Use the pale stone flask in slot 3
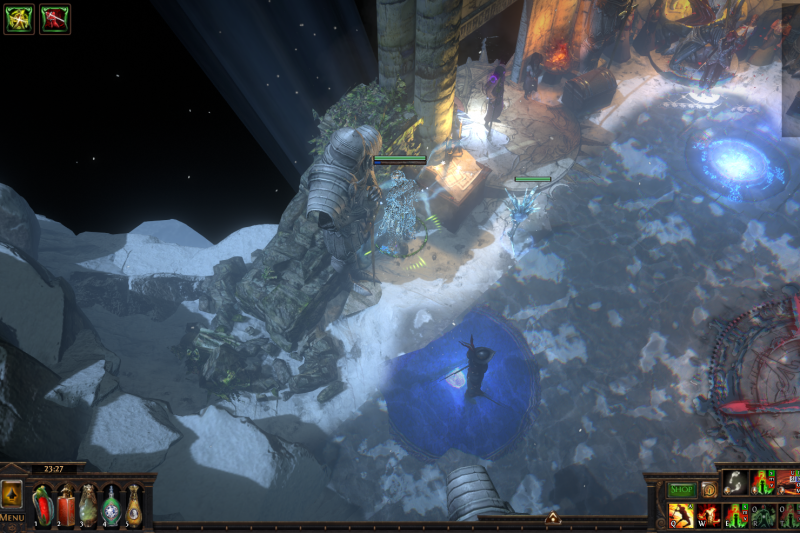The height and width of the screenshot is (533, 800). (x=89, y=504)
